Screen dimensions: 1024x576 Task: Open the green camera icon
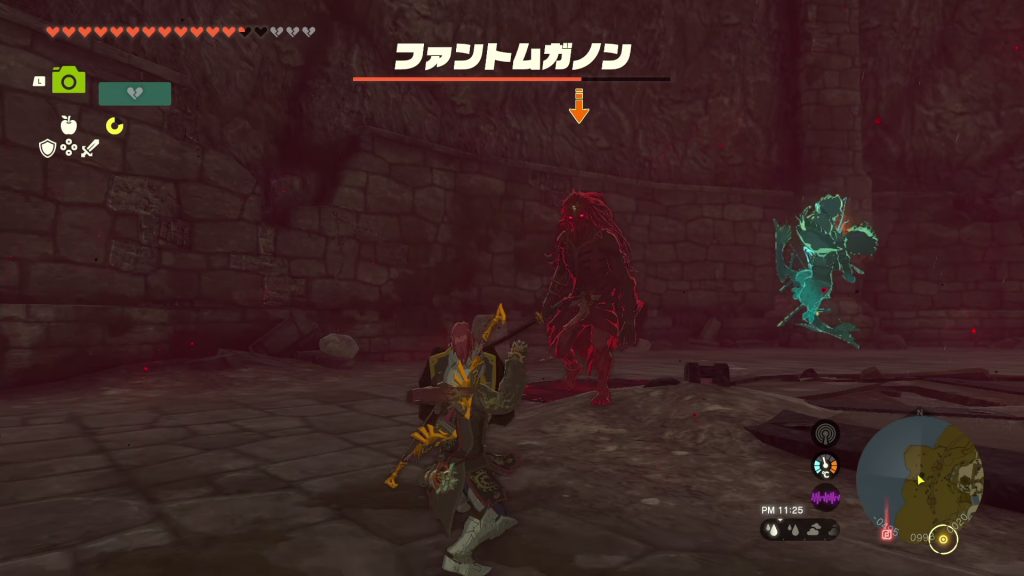coord(68,80)
